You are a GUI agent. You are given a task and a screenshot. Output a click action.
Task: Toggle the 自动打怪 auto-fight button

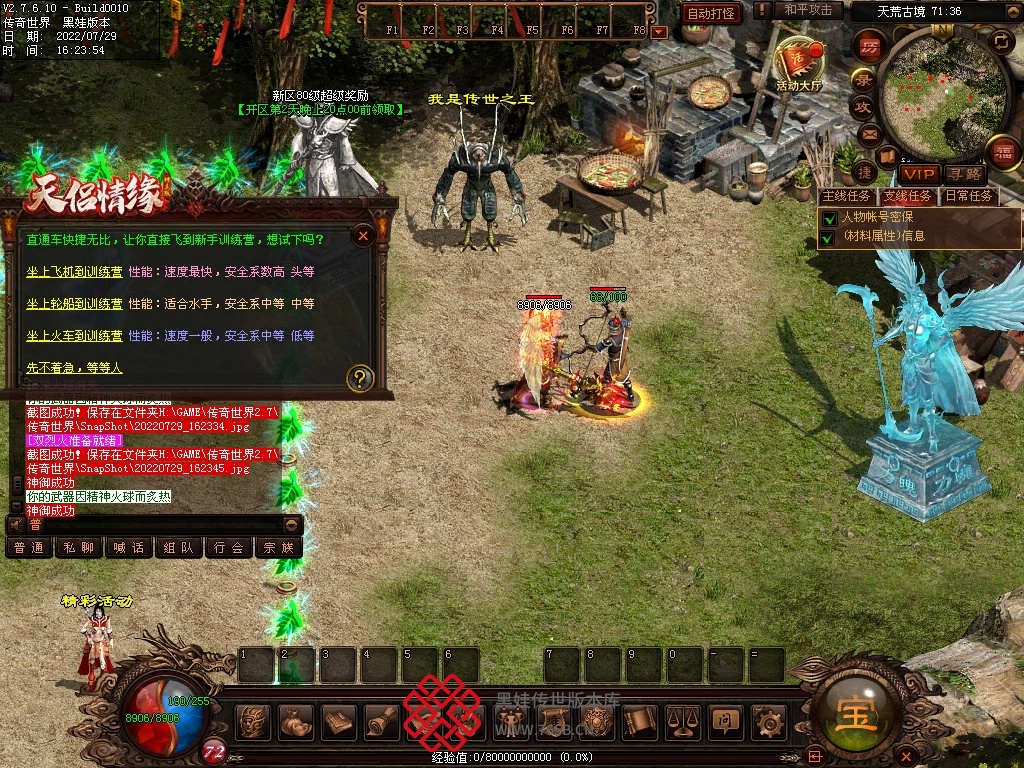(x=711, y=13)
